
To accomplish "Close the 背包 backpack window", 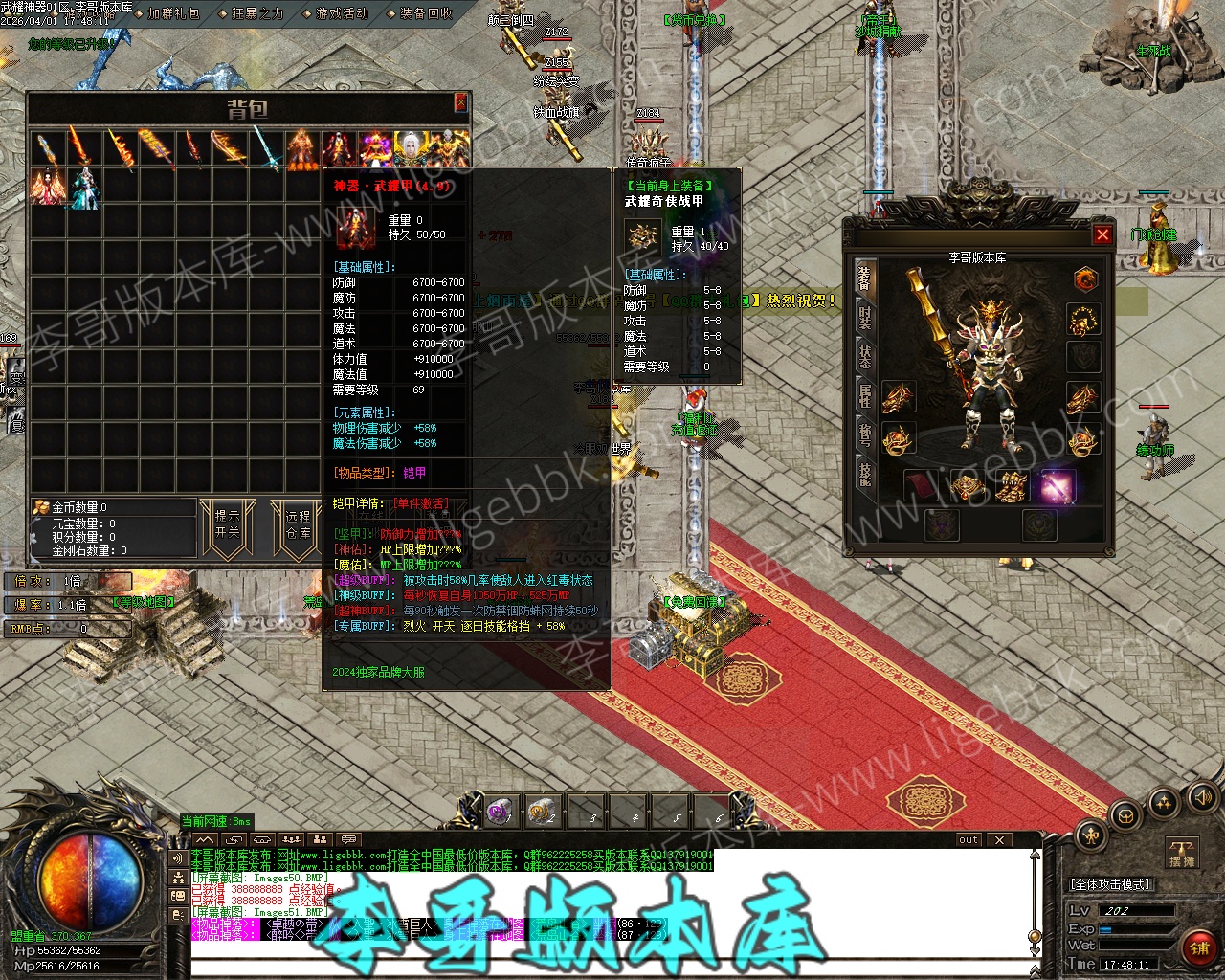I will pyautogui.click(x=460, y=102).
